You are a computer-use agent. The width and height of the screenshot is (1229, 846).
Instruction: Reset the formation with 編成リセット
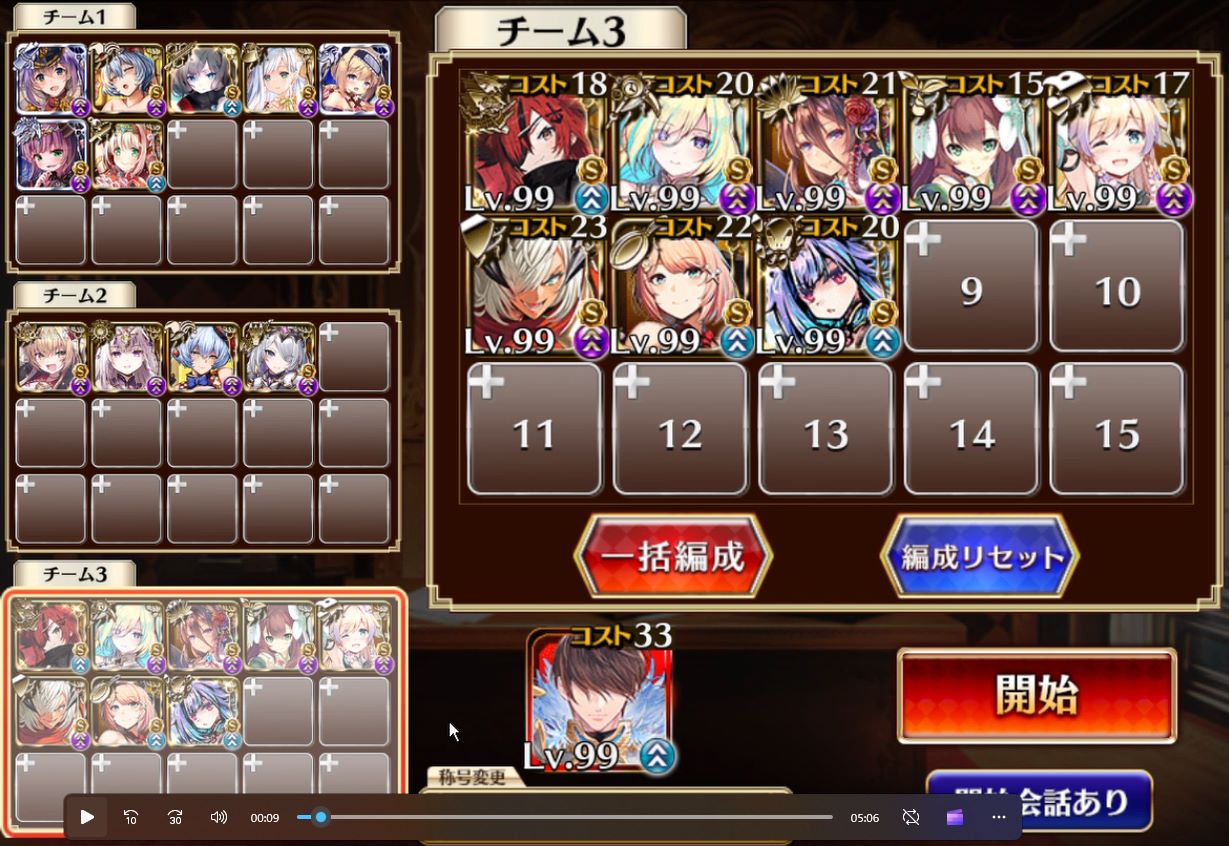[x=979, y=557]
